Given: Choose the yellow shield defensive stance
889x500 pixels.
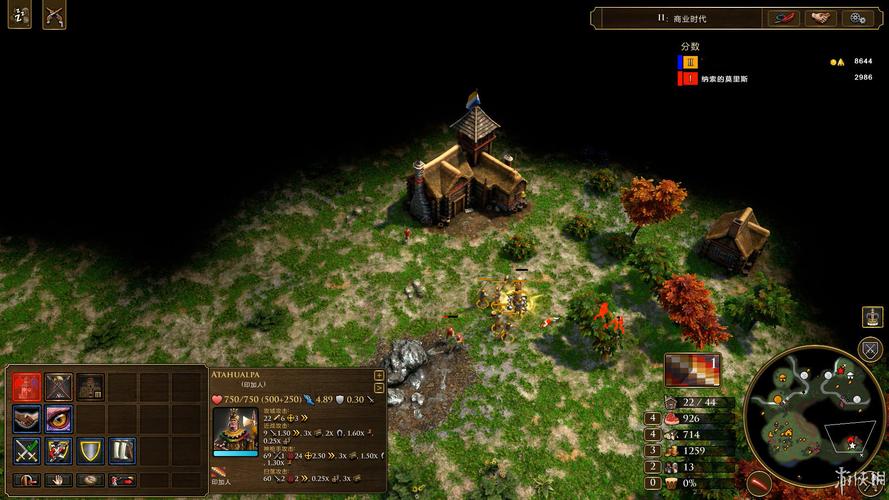Looking at the screenshot, I should pyautogui.click(x=91, y=451).
